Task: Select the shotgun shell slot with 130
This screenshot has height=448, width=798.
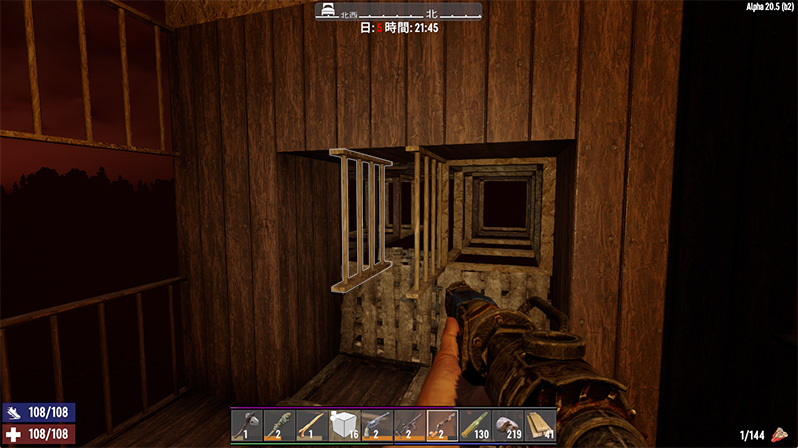Action: point(474,425)
